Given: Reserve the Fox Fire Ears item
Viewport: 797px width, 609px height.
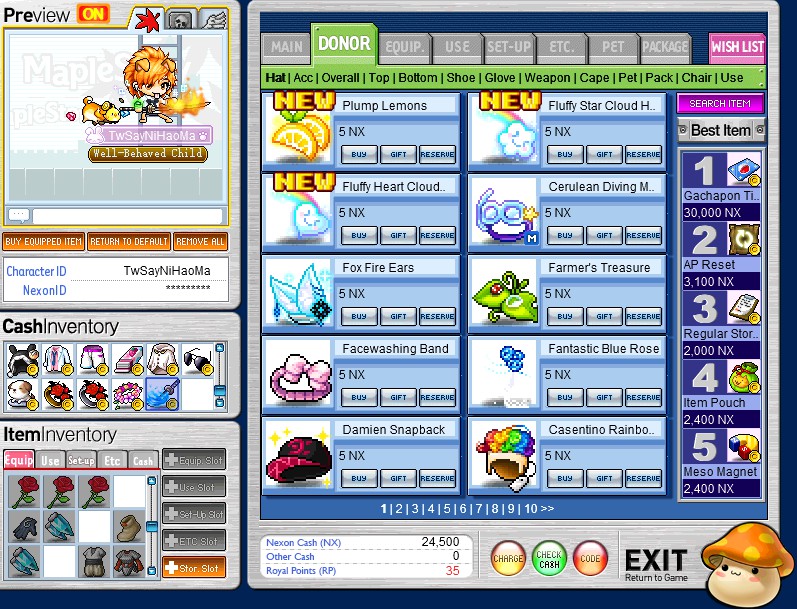Looking at the screenshot, I should (437, 316).
